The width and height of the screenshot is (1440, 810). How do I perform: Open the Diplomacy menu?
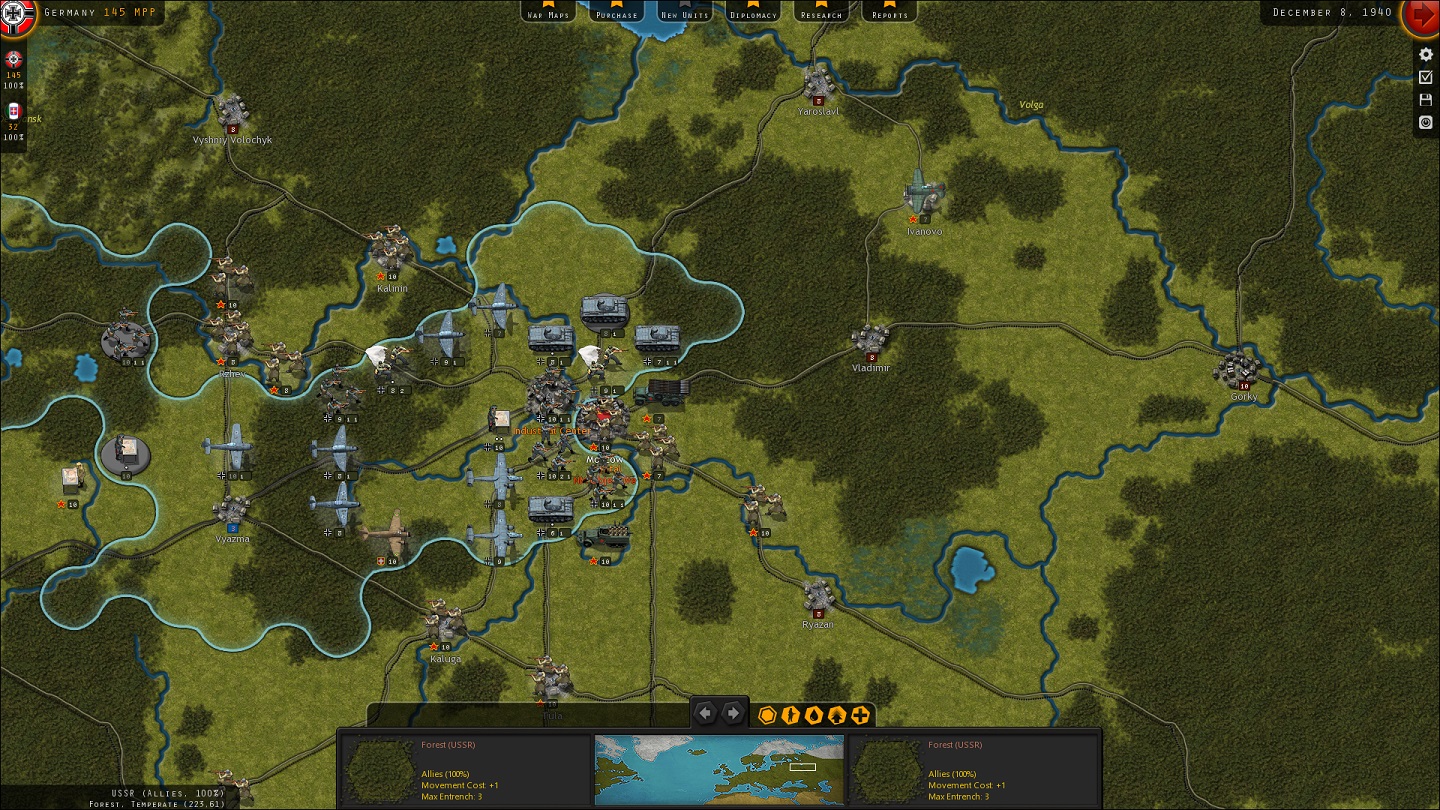[753, 13]
